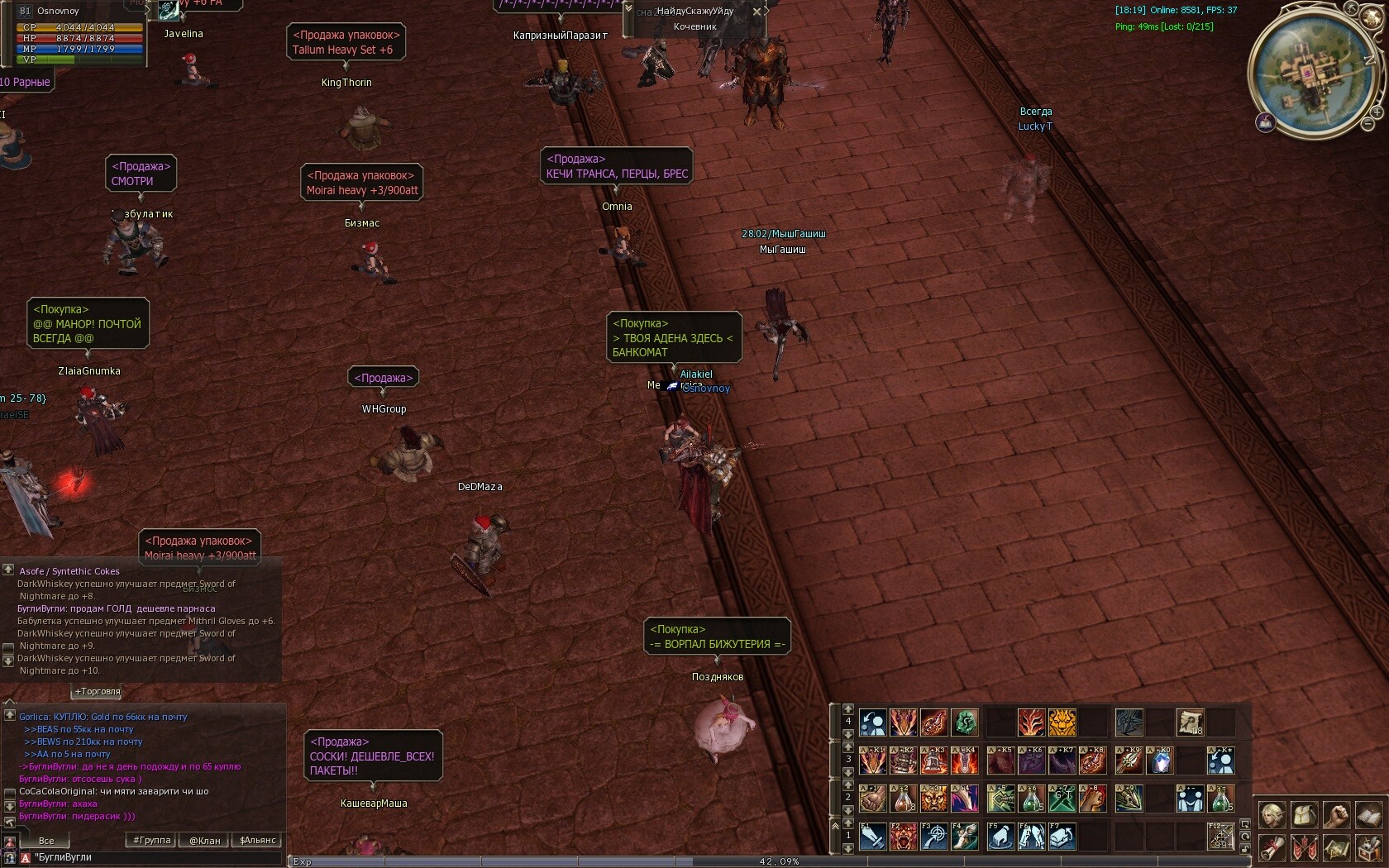
Task: Open the clan red banners icon
Action: [1304, 848]
